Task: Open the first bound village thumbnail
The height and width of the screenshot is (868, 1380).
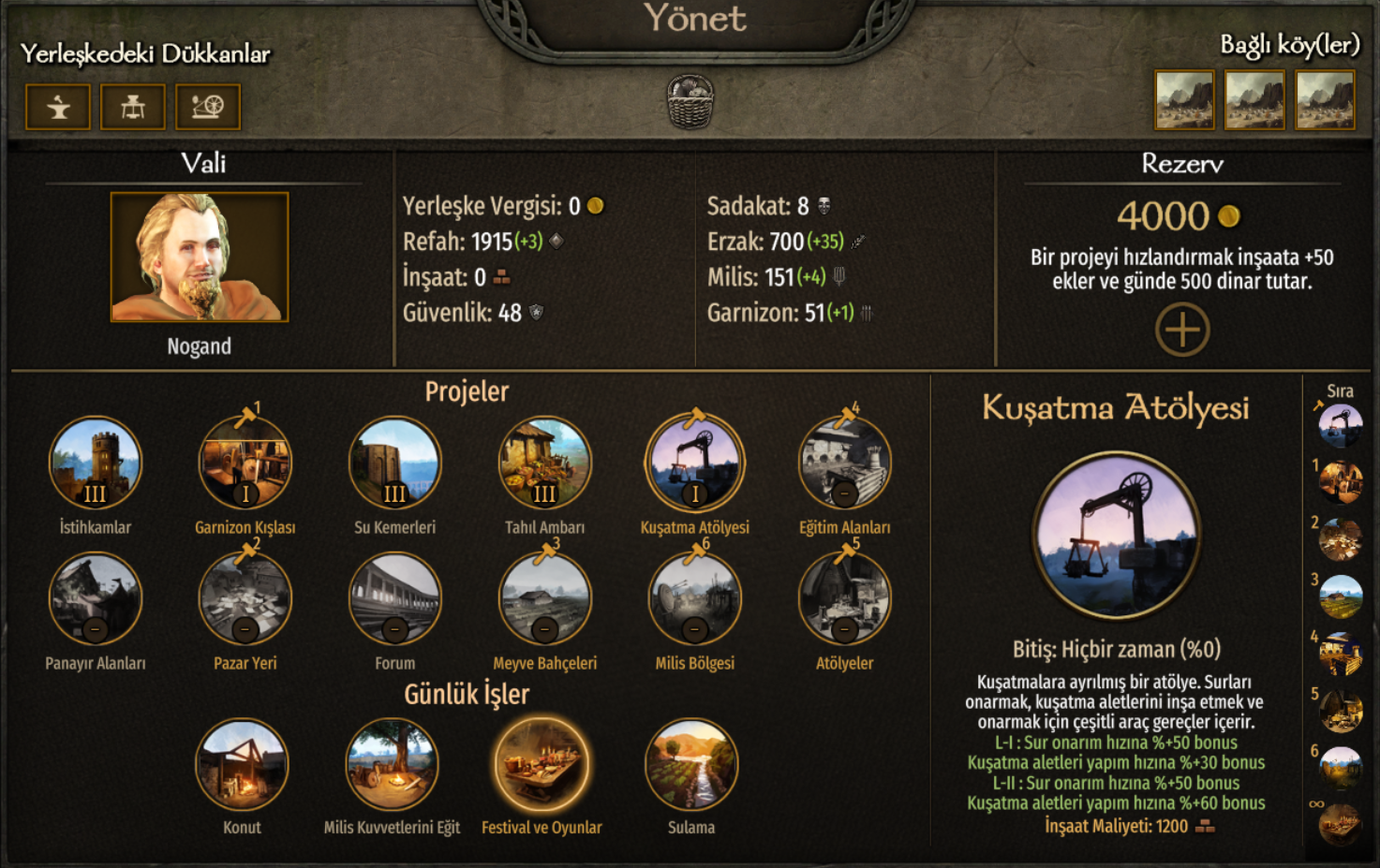Action: 1184,99
